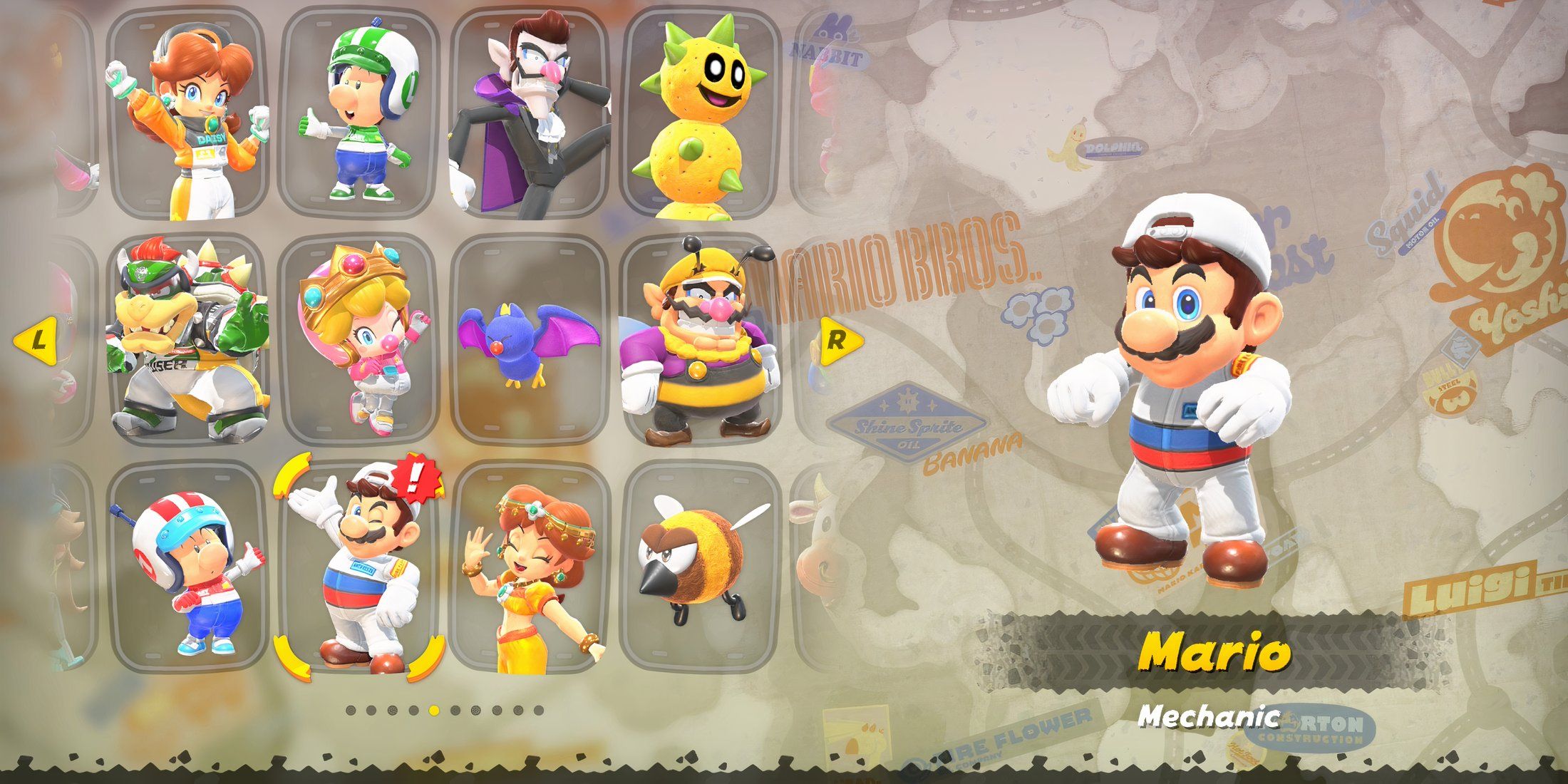Image resolution: width=1568 pixels, height=784 pixels.
Task: Pick the purple Swoop bat character
Action: point(530,339)
